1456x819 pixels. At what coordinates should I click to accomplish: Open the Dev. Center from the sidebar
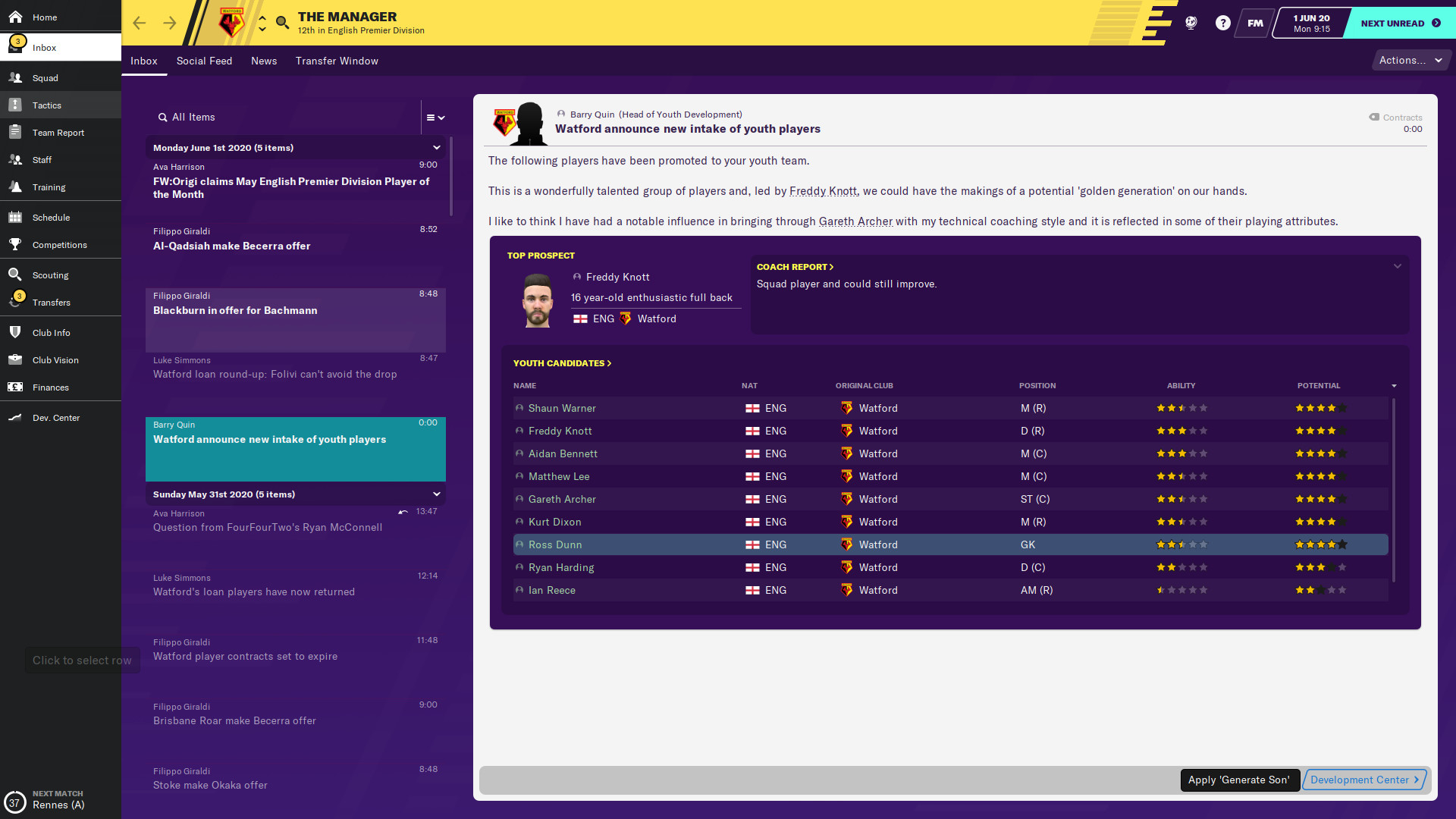pos(56,417)
